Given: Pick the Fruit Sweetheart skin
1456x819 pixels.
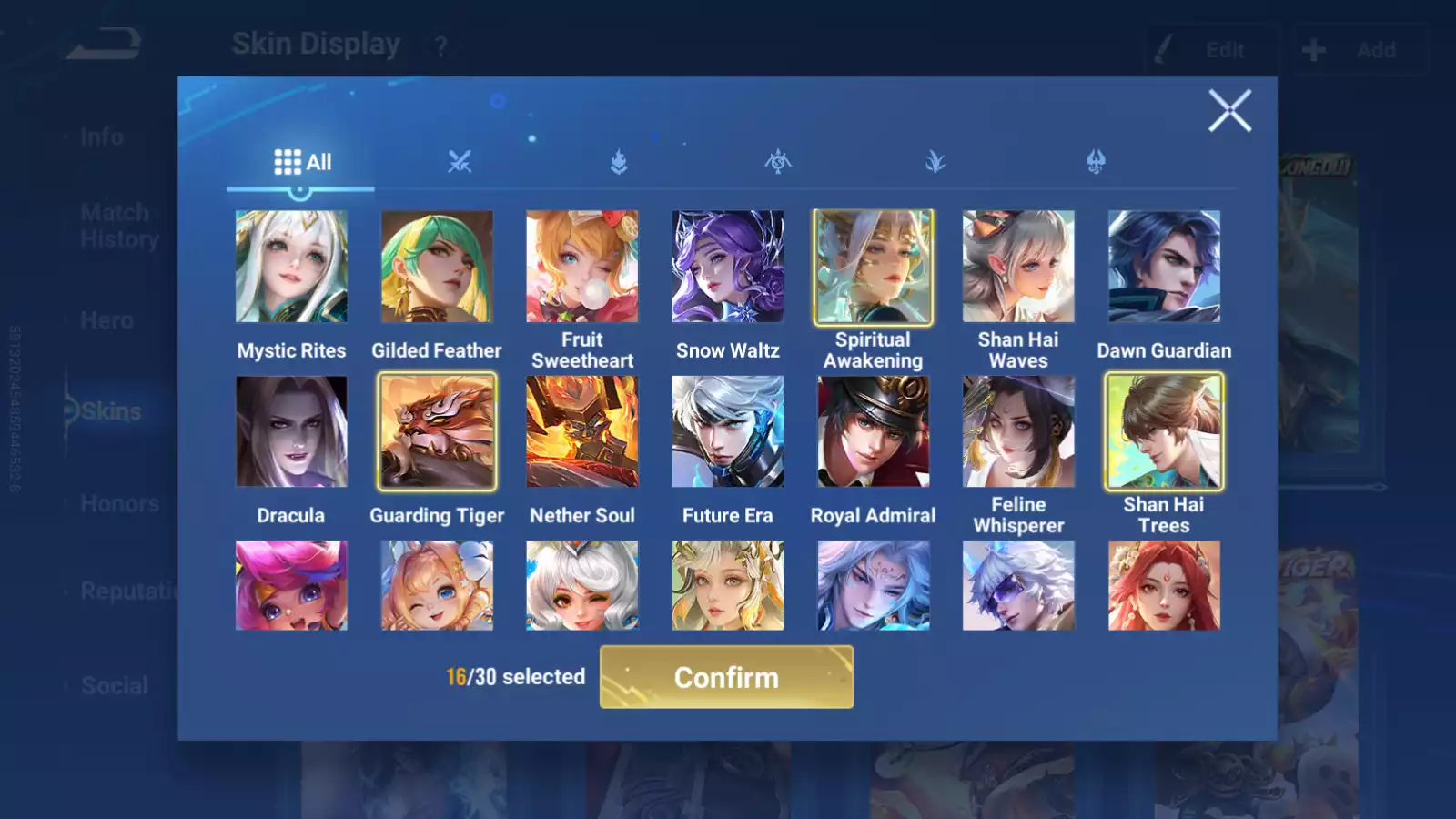Looking at the screenshot, I should (582, 267).
